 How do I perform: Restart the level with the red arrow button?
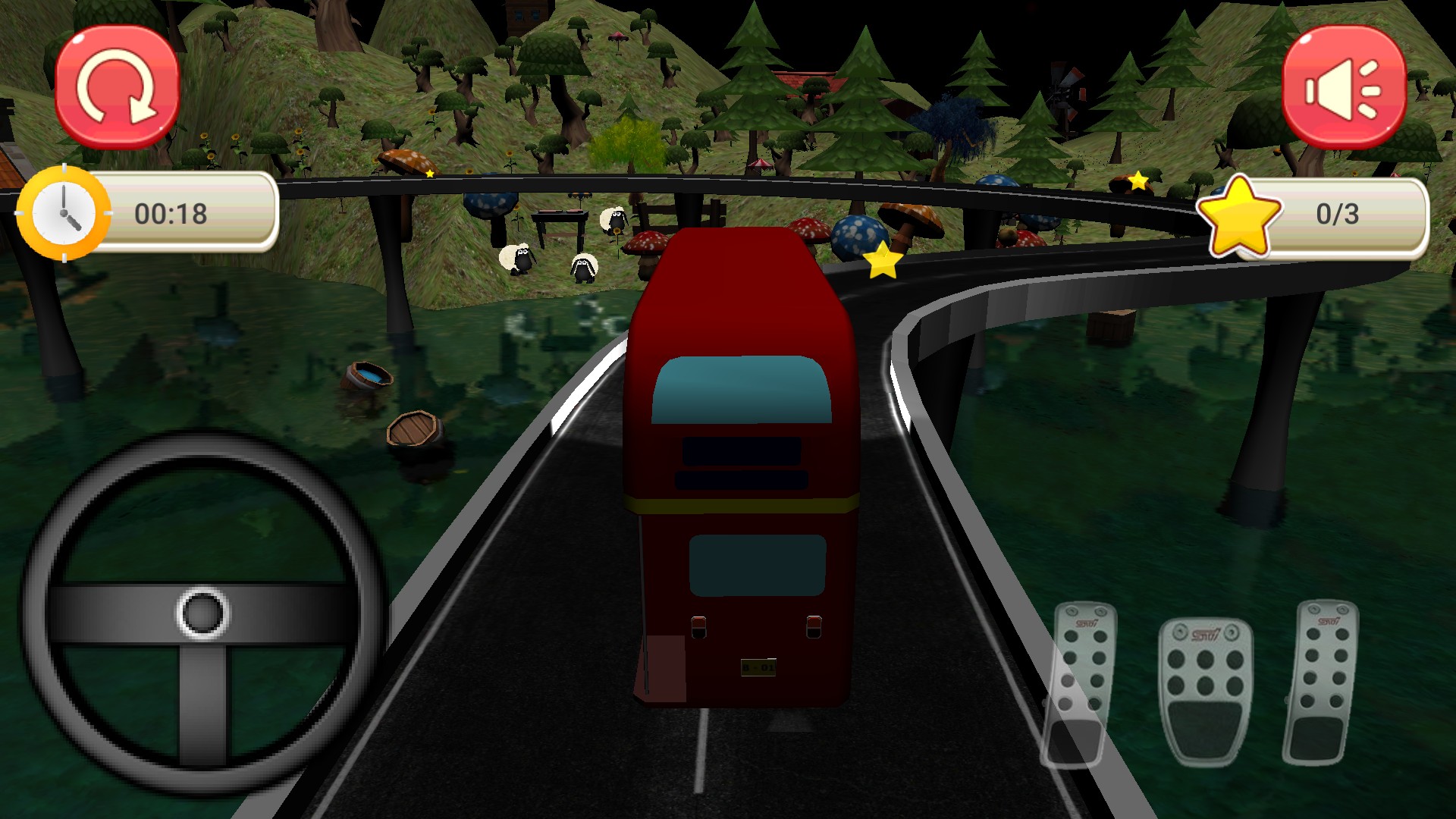click(118, 87)
